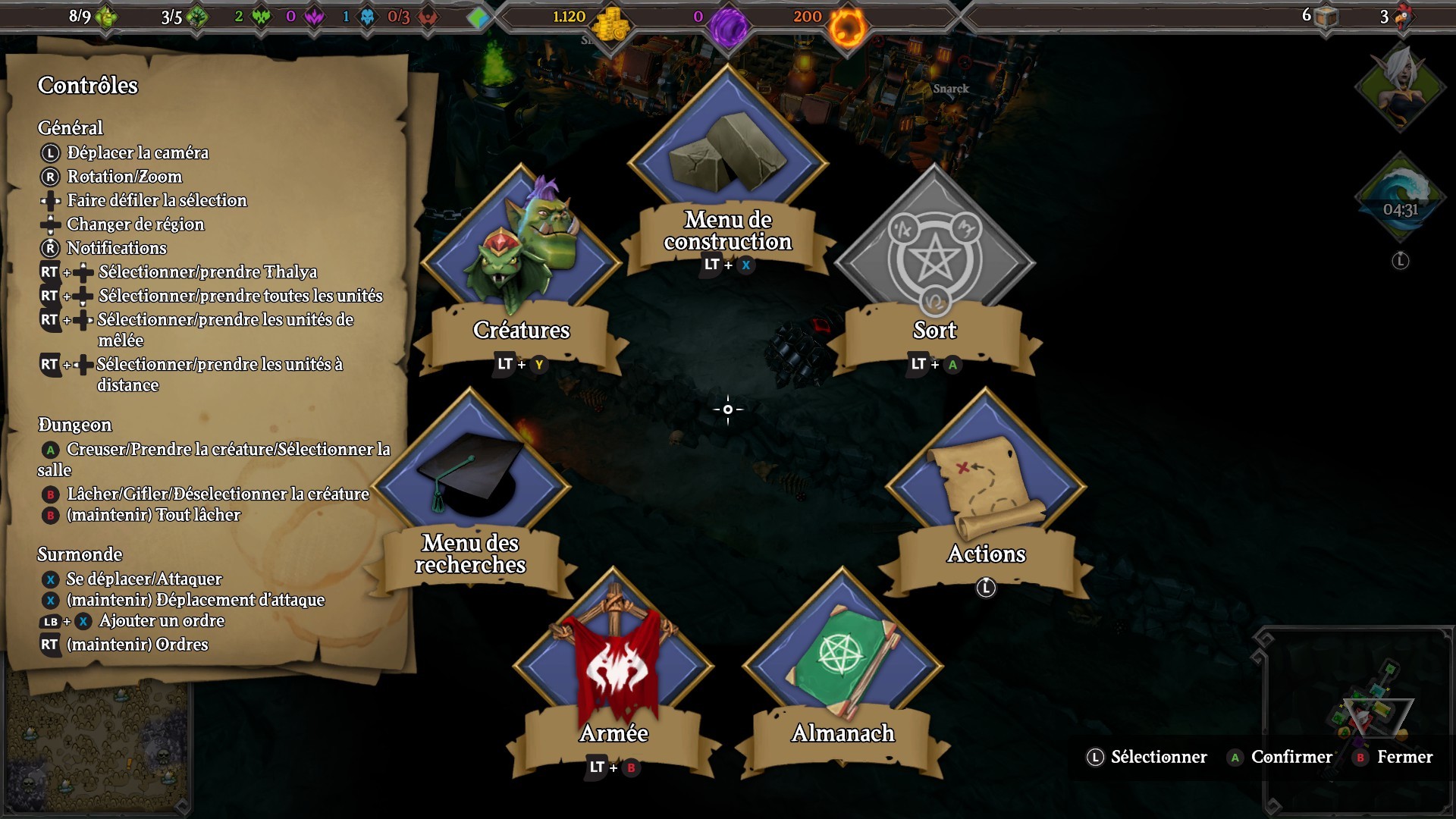Select the Sort (spell) pentagram icon
The width and height of the screenshot is (1456, 819).
(935, 258)
